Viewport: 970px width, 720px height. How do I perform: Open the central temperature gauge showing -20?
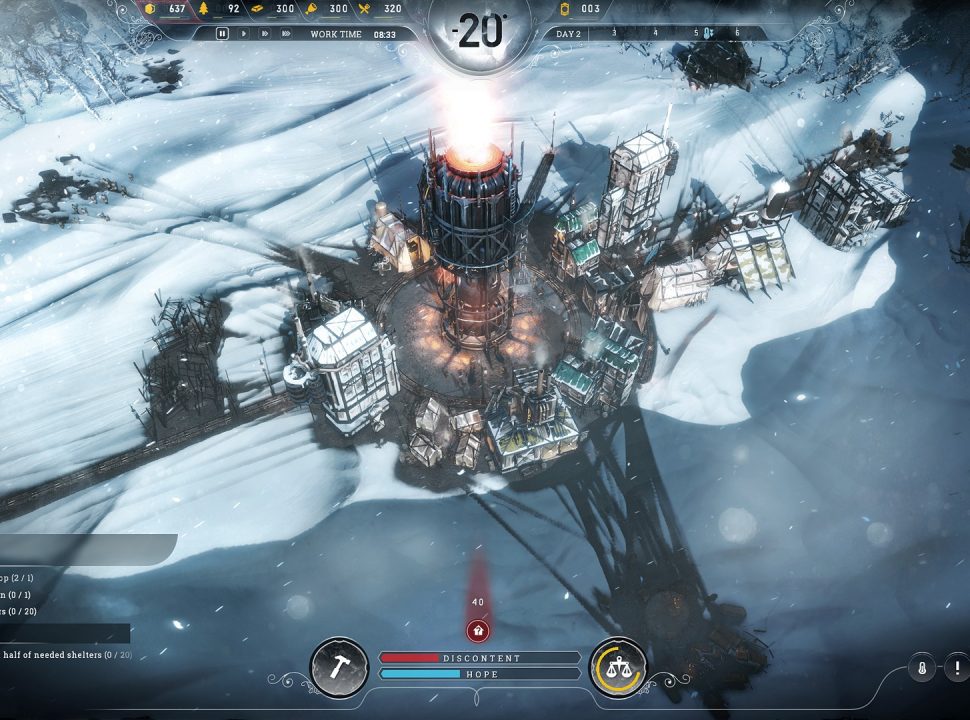pyautogui.click(x=479, y=33)
